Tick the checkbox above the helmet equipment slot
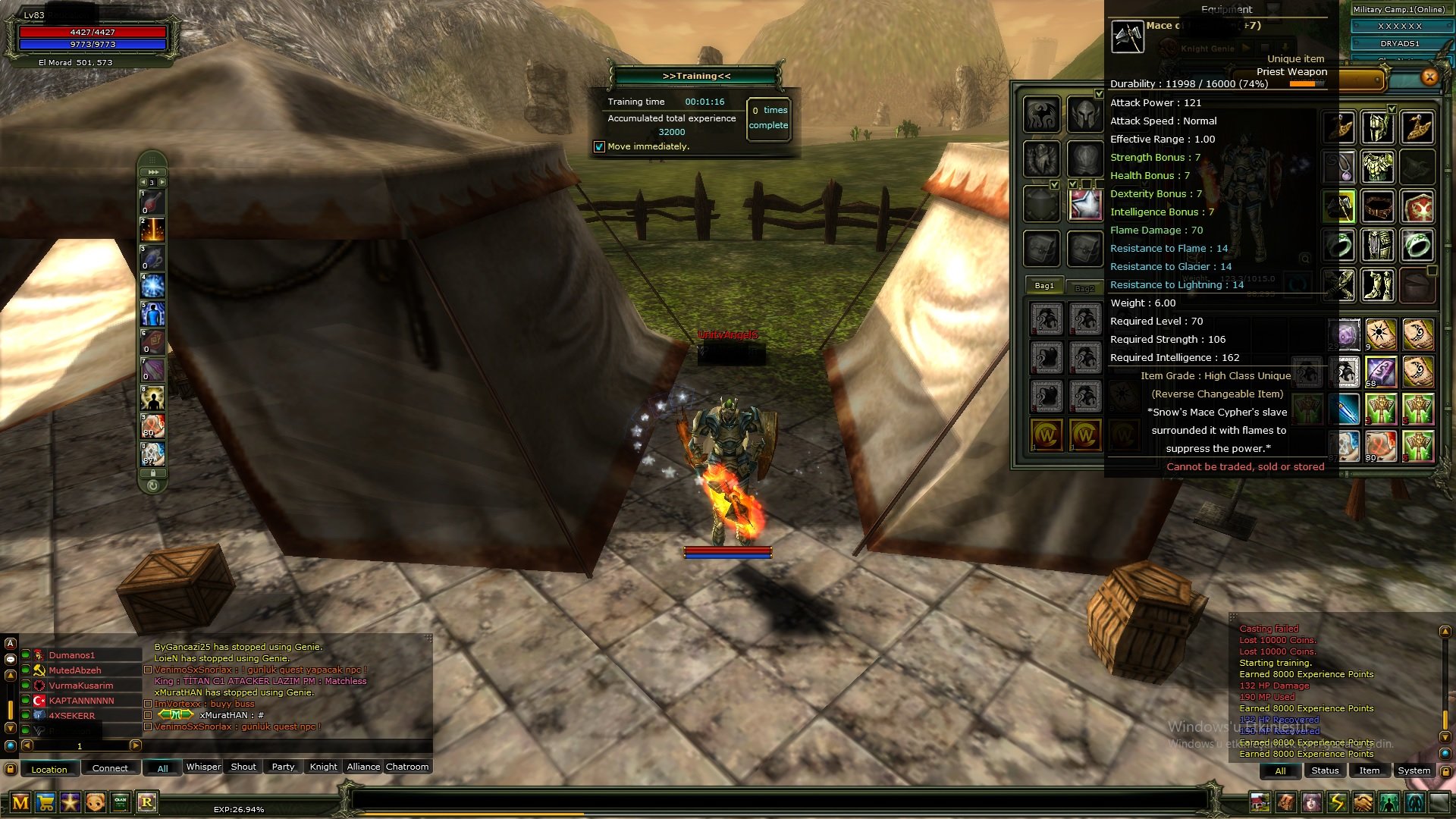The height and width of the screenshot is (819, 1456). point(1099,93)
